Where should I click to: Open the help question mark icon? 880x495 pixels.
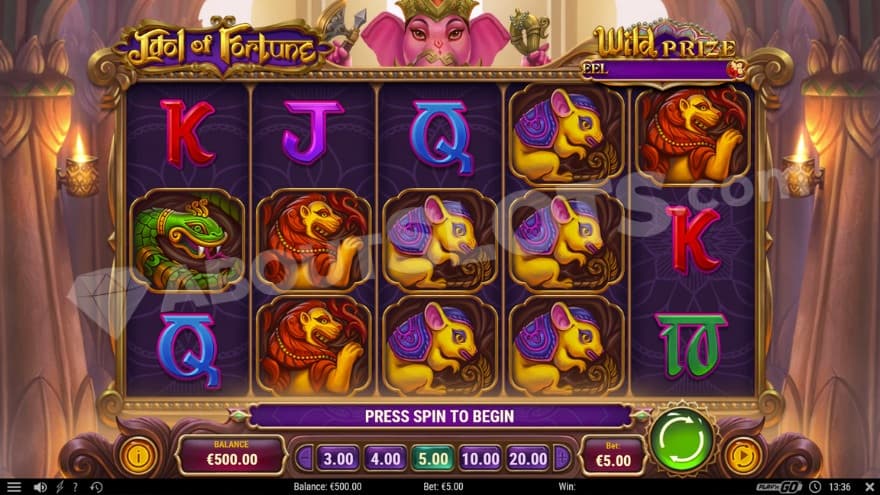[x=75, y=487]
